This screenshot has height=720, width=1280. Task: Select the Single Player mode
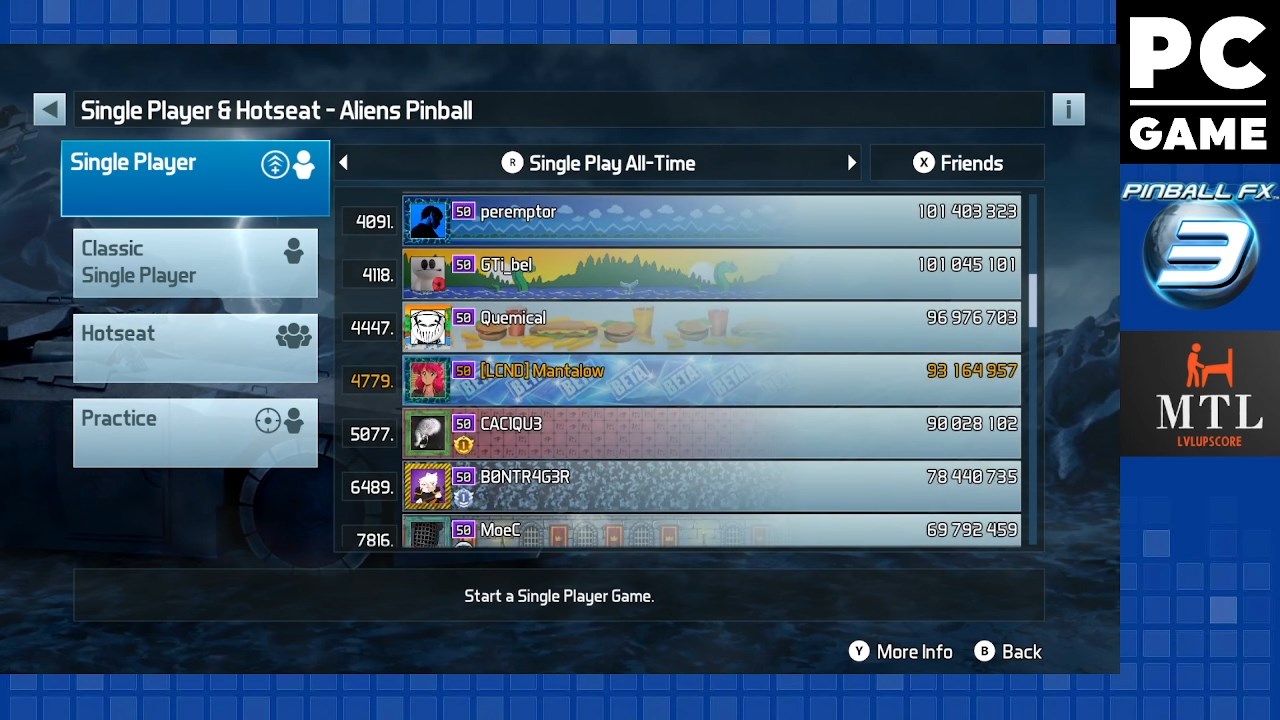point(195,178)
